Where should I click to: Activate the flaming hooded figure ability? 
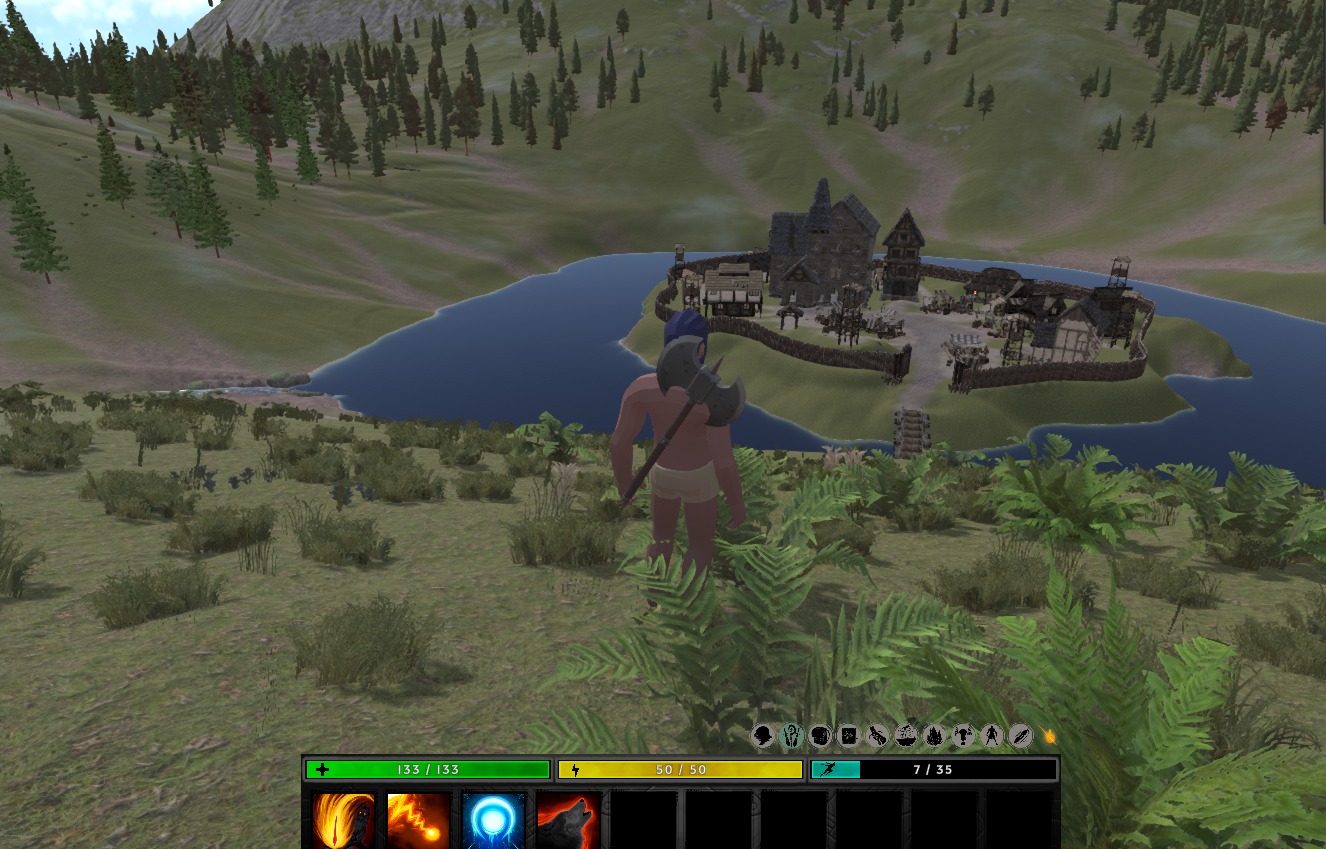343,820
